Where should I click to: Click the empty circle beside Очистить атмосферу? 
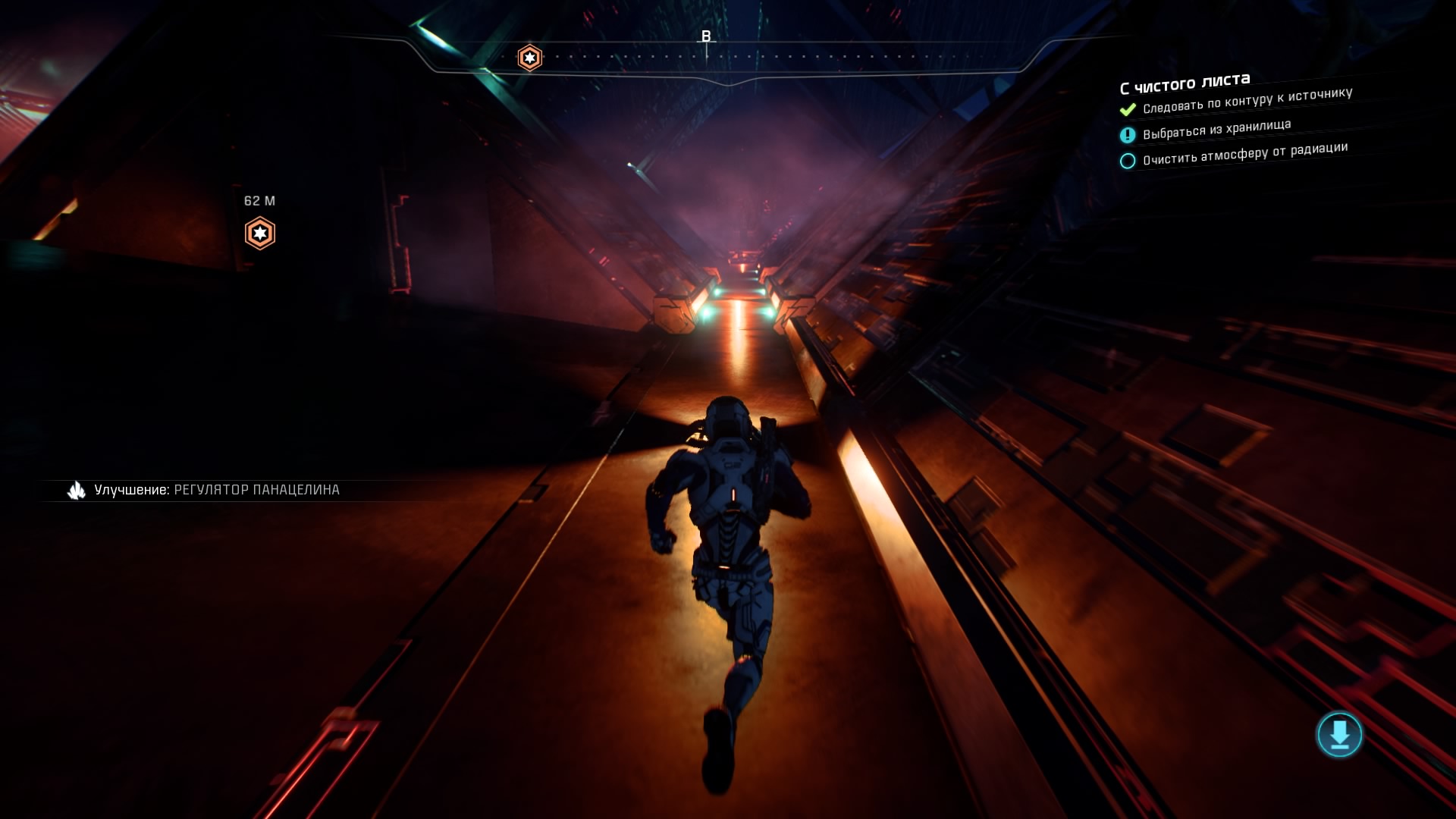pos(1127,160)
